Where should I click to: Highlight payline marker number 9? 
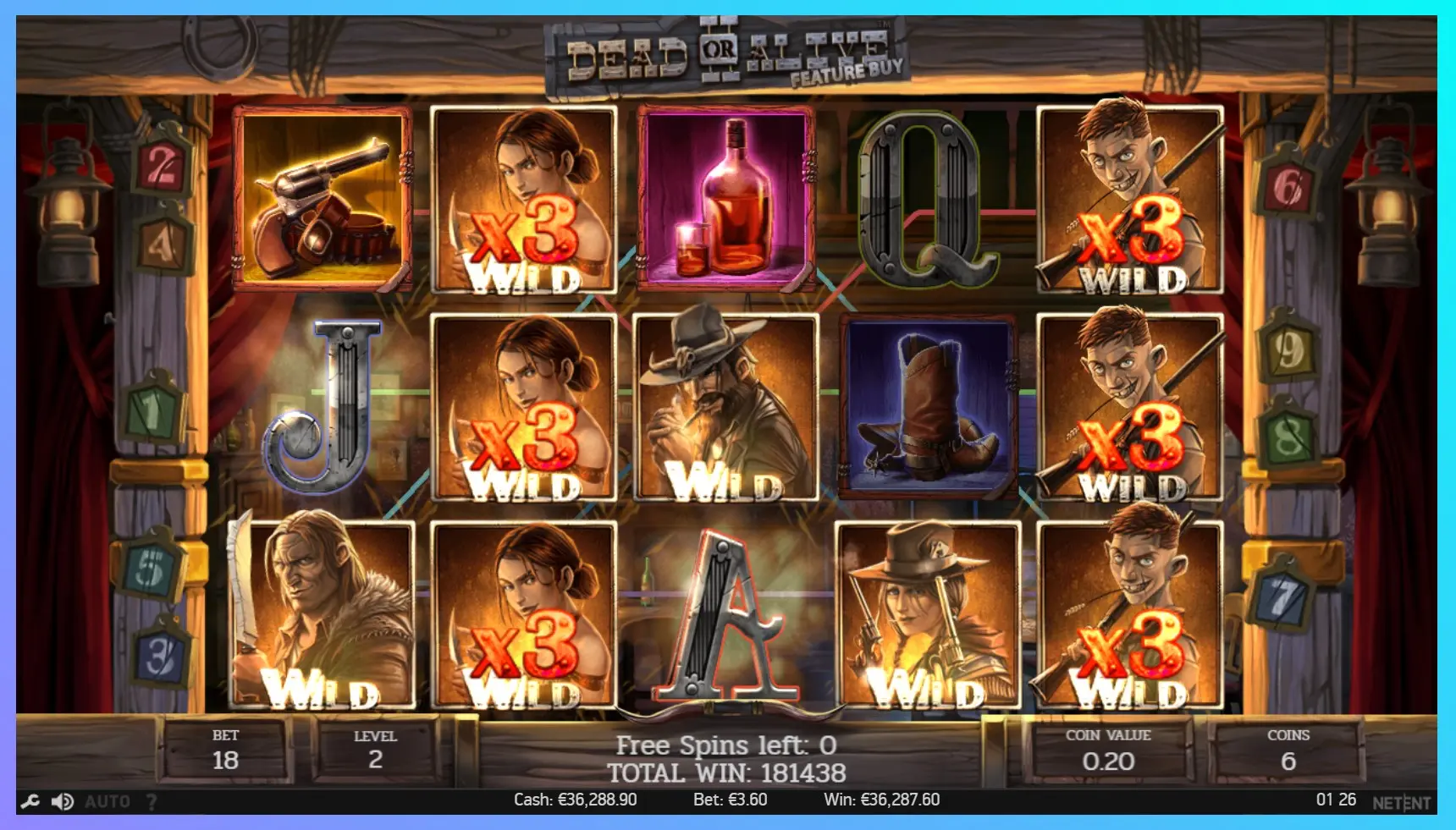1288,350
